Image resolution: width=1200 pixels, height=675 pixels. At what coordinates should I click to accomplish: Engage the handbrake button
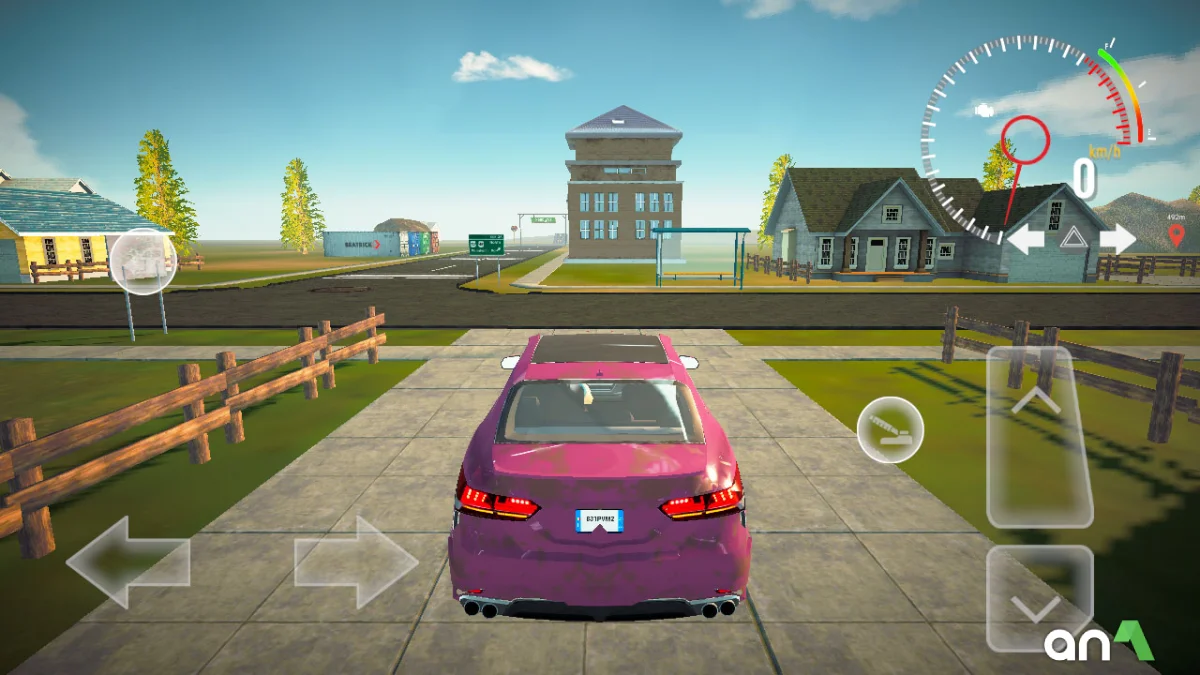[x=890, y=429]
